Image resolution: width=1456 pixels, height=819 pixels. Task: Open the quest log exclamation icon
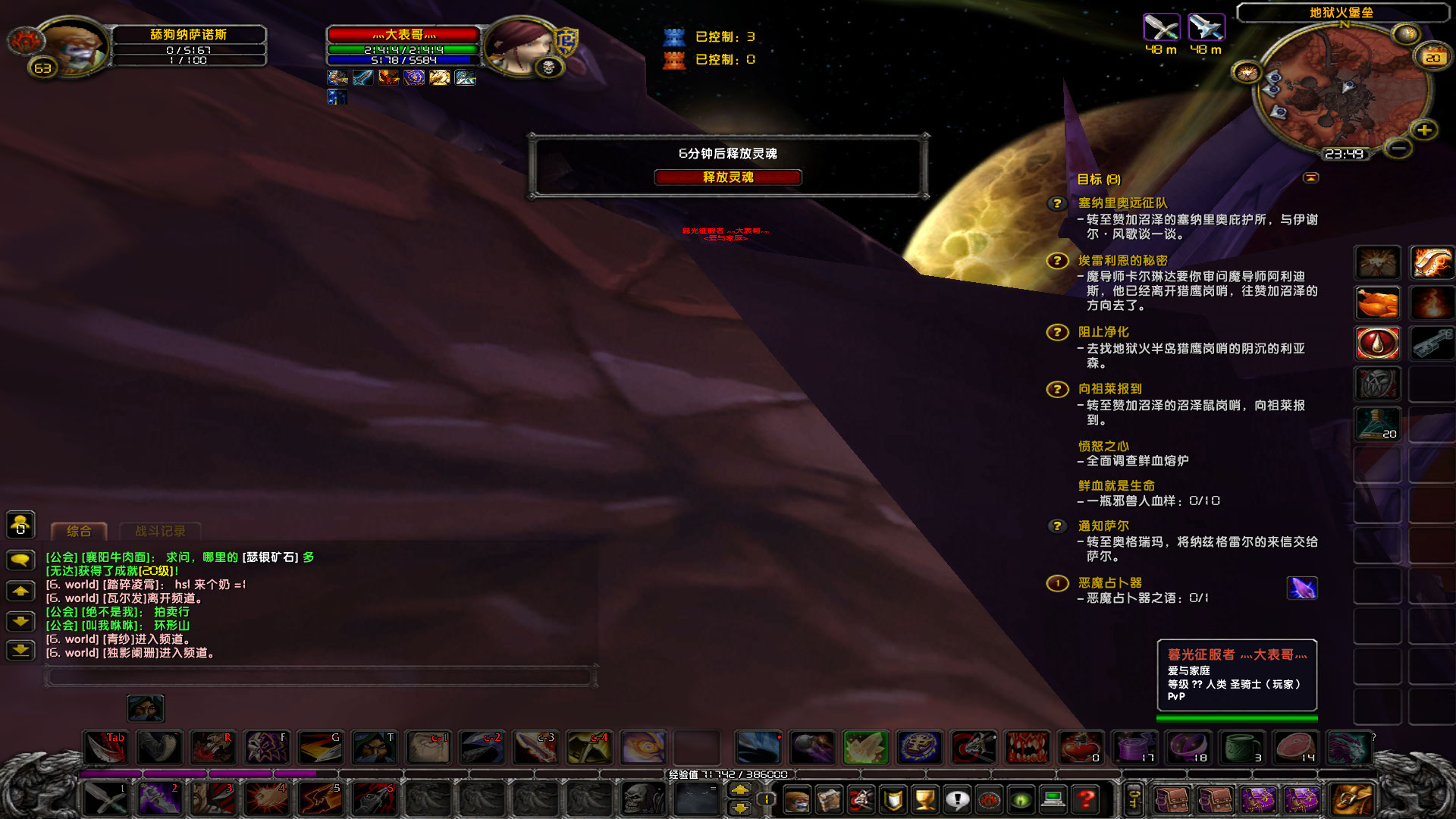(x=958, y=800)
